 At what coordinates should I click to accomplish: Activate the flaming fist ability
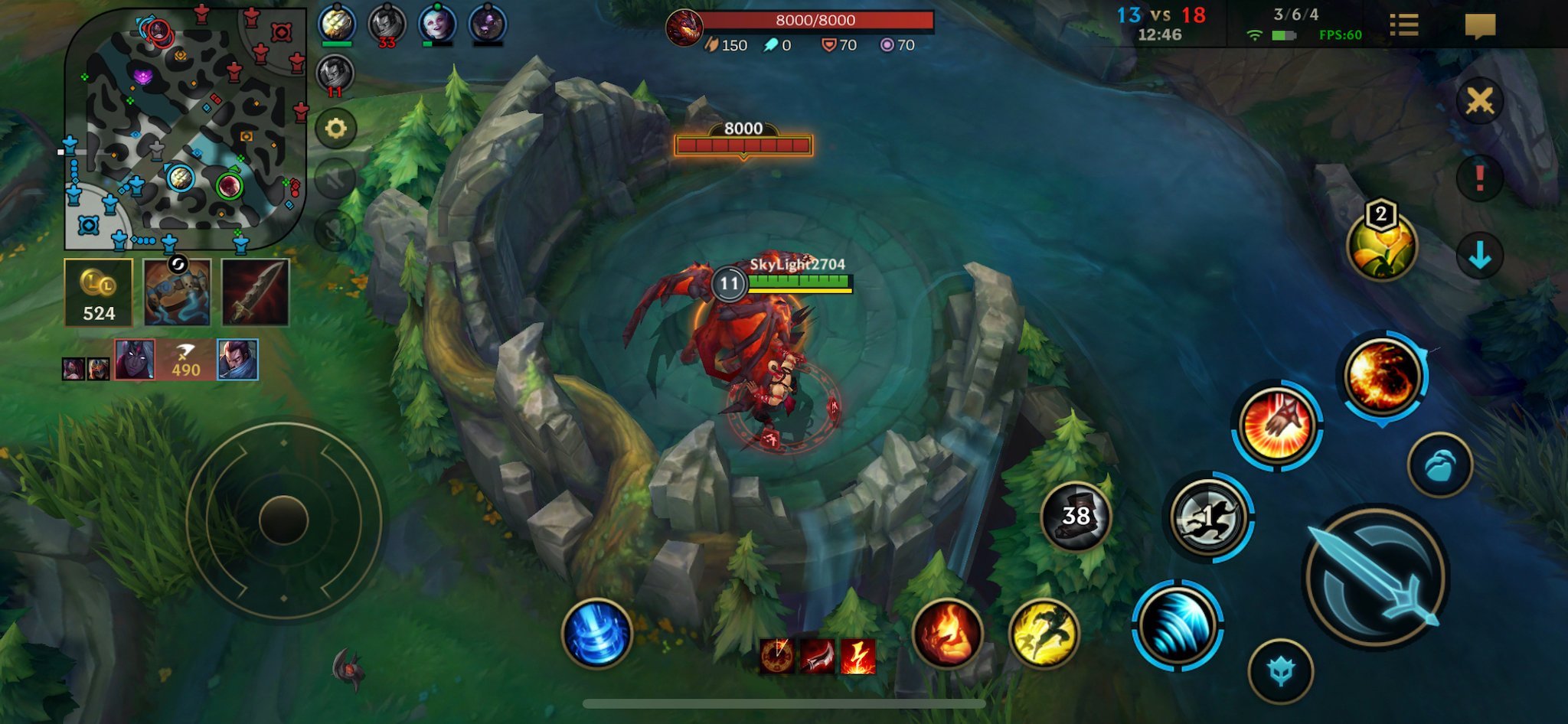tap(1276, 425)
